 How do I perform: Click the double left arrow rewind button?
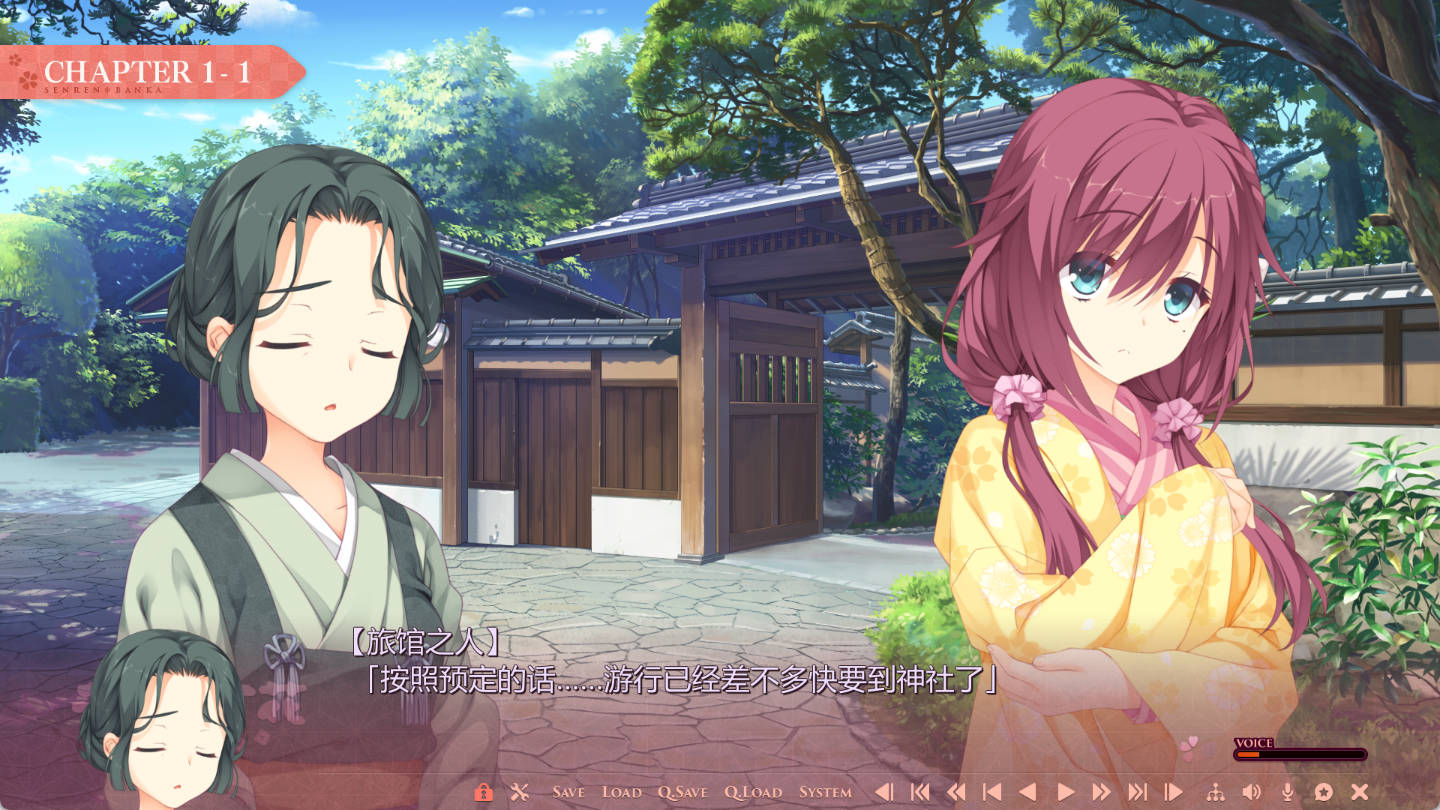click(956, 792)
